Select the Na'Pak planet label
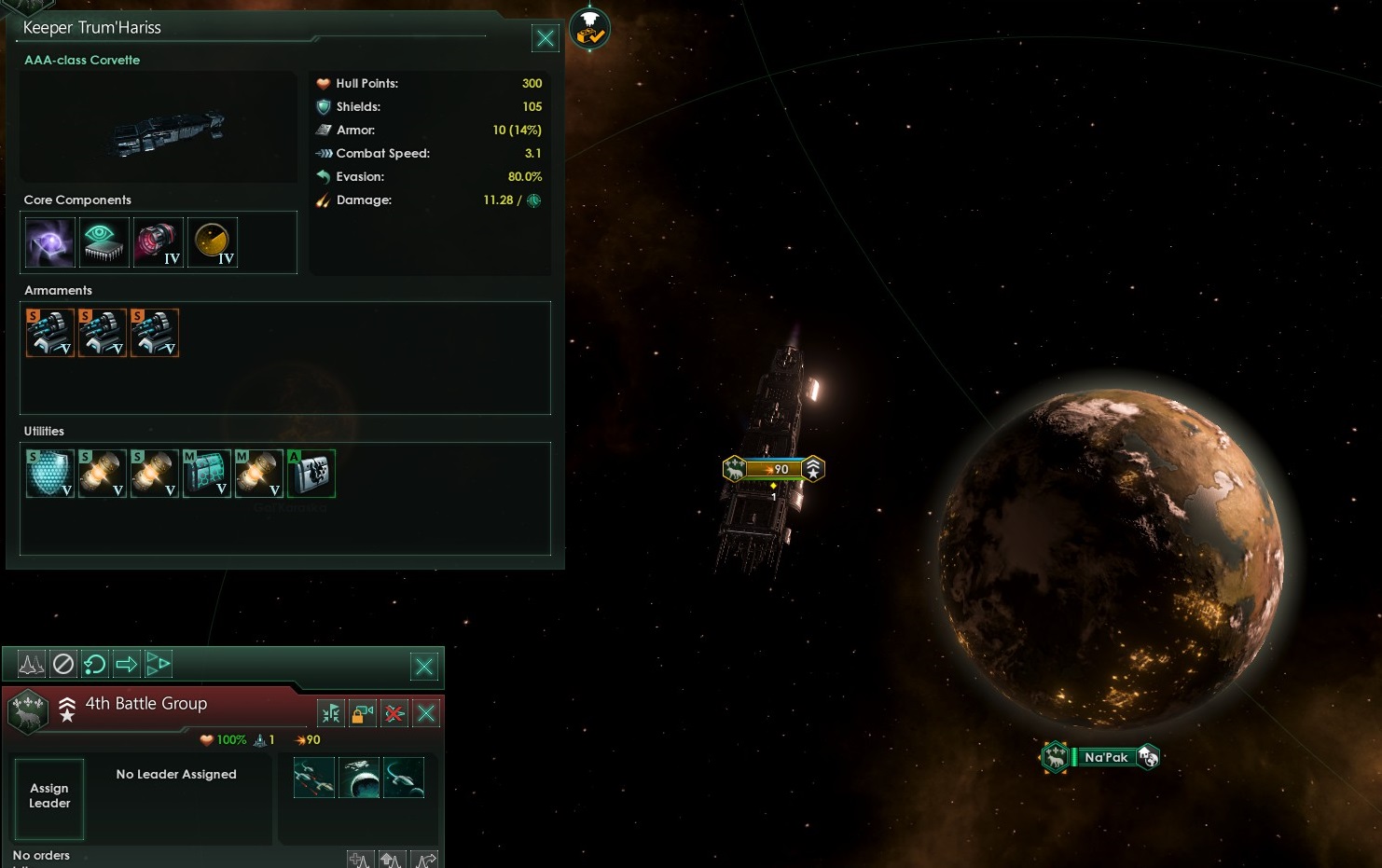 tap(1106, 757)
